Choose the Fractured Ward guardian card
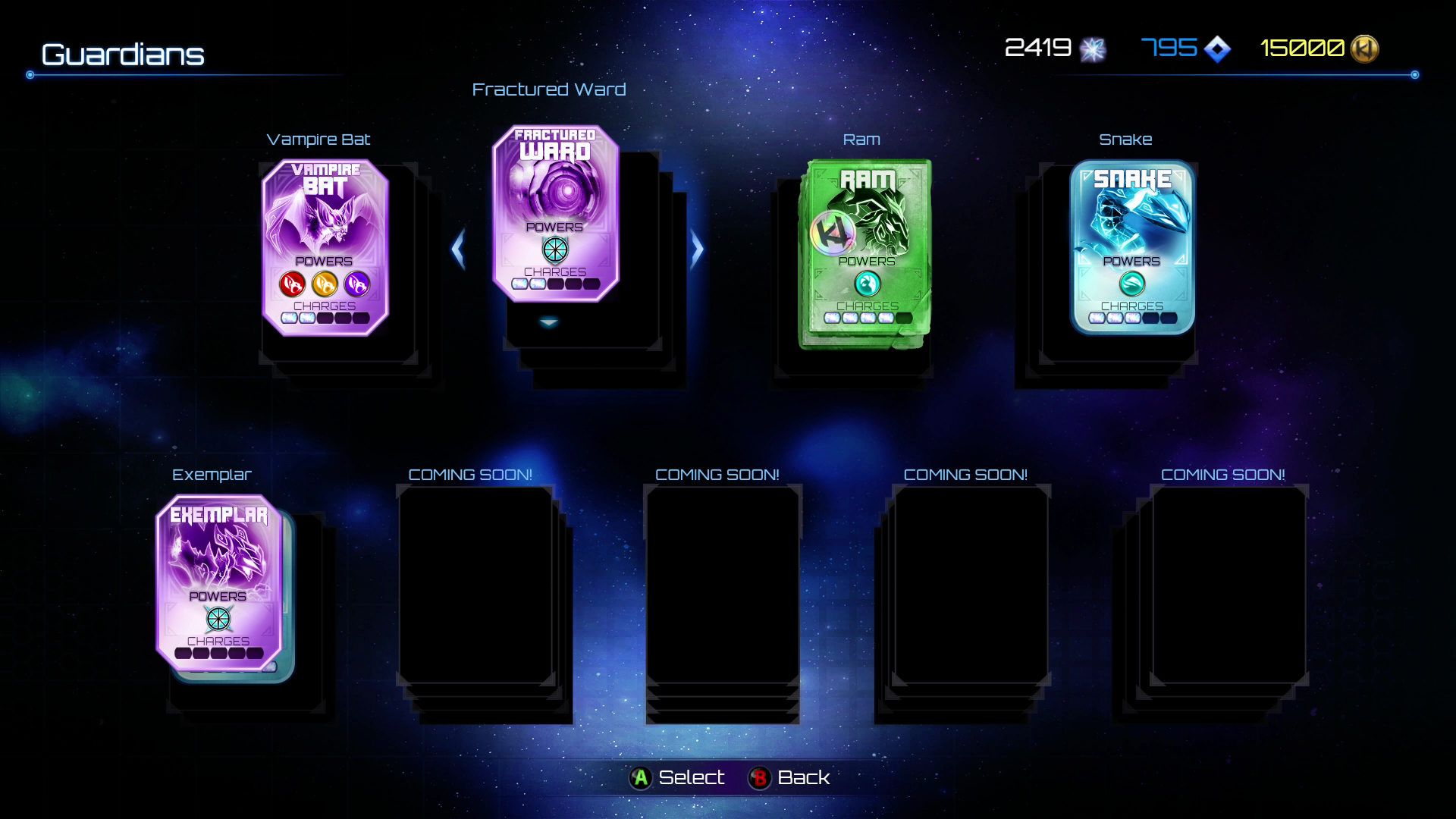 click(x=555, y=213)
